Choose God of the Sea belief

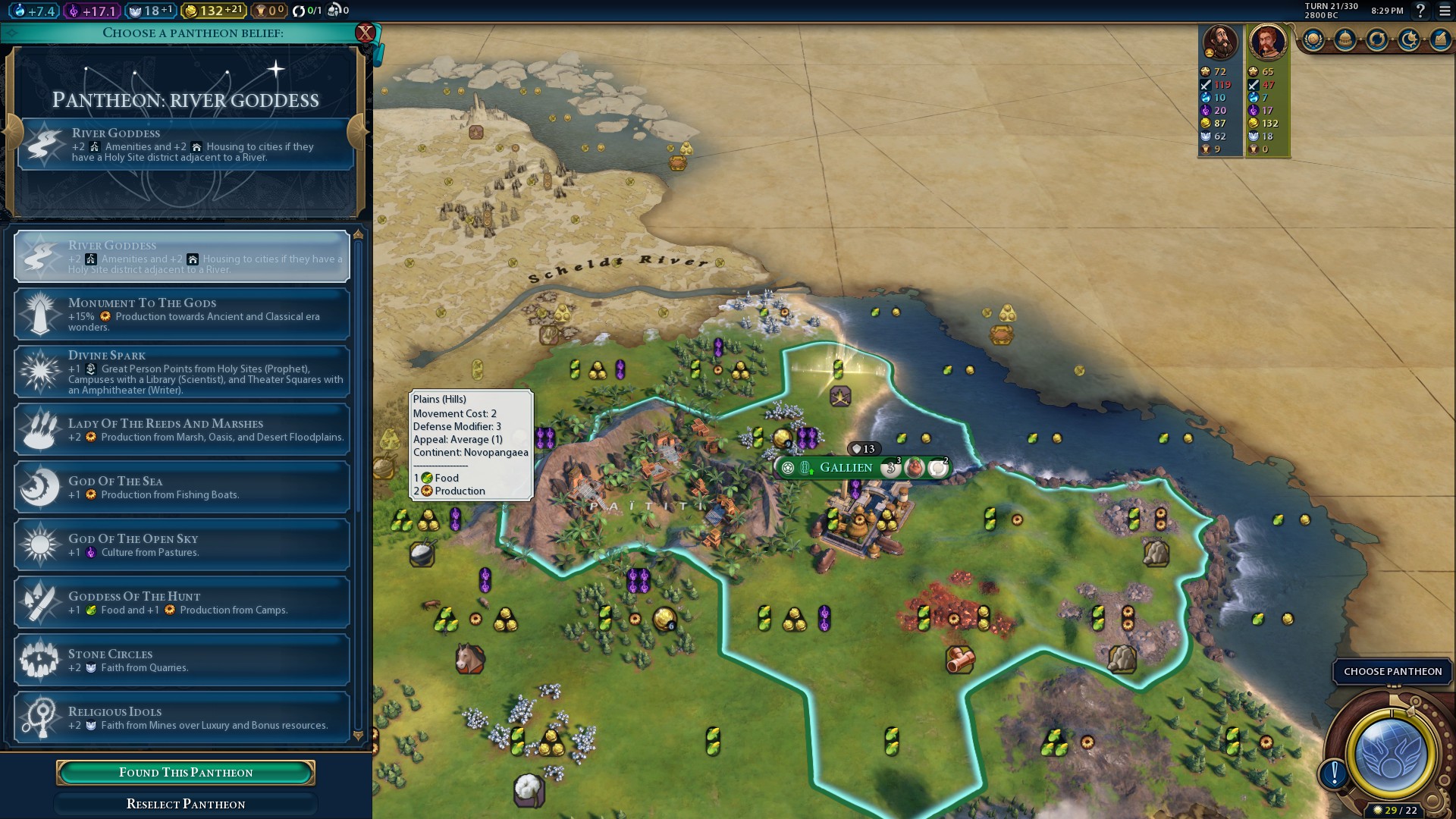point(182,487)
